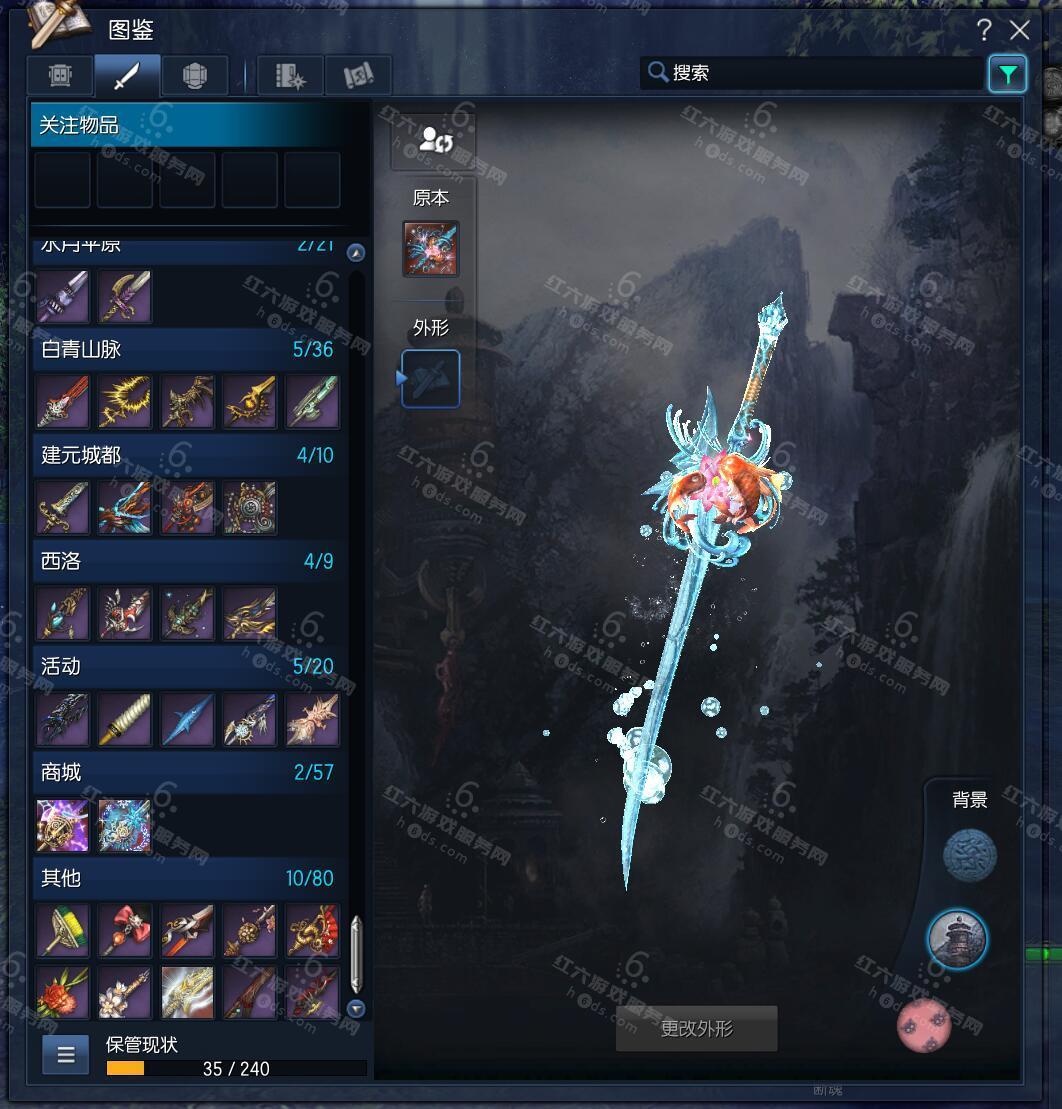Select the 商城 category header

[x=187, y=772]
